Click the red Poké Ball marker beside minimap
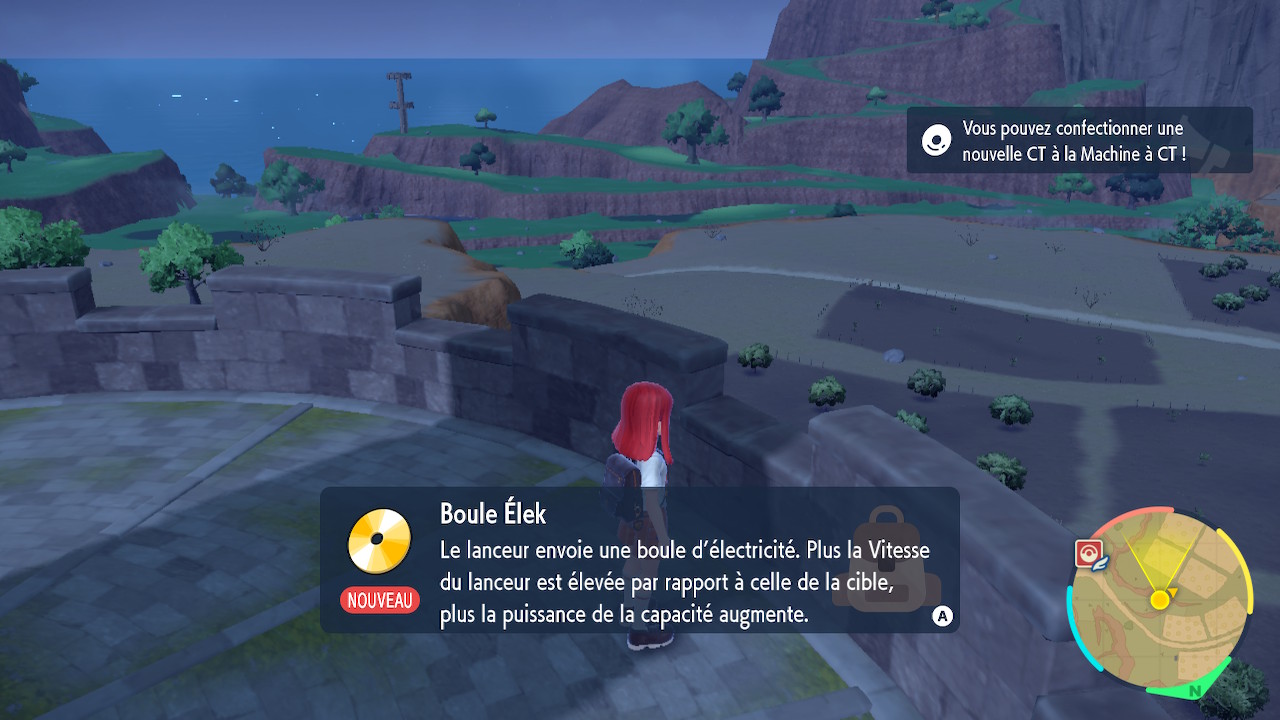This screenshot has height=720, width=1280. tap(1088, 553)
